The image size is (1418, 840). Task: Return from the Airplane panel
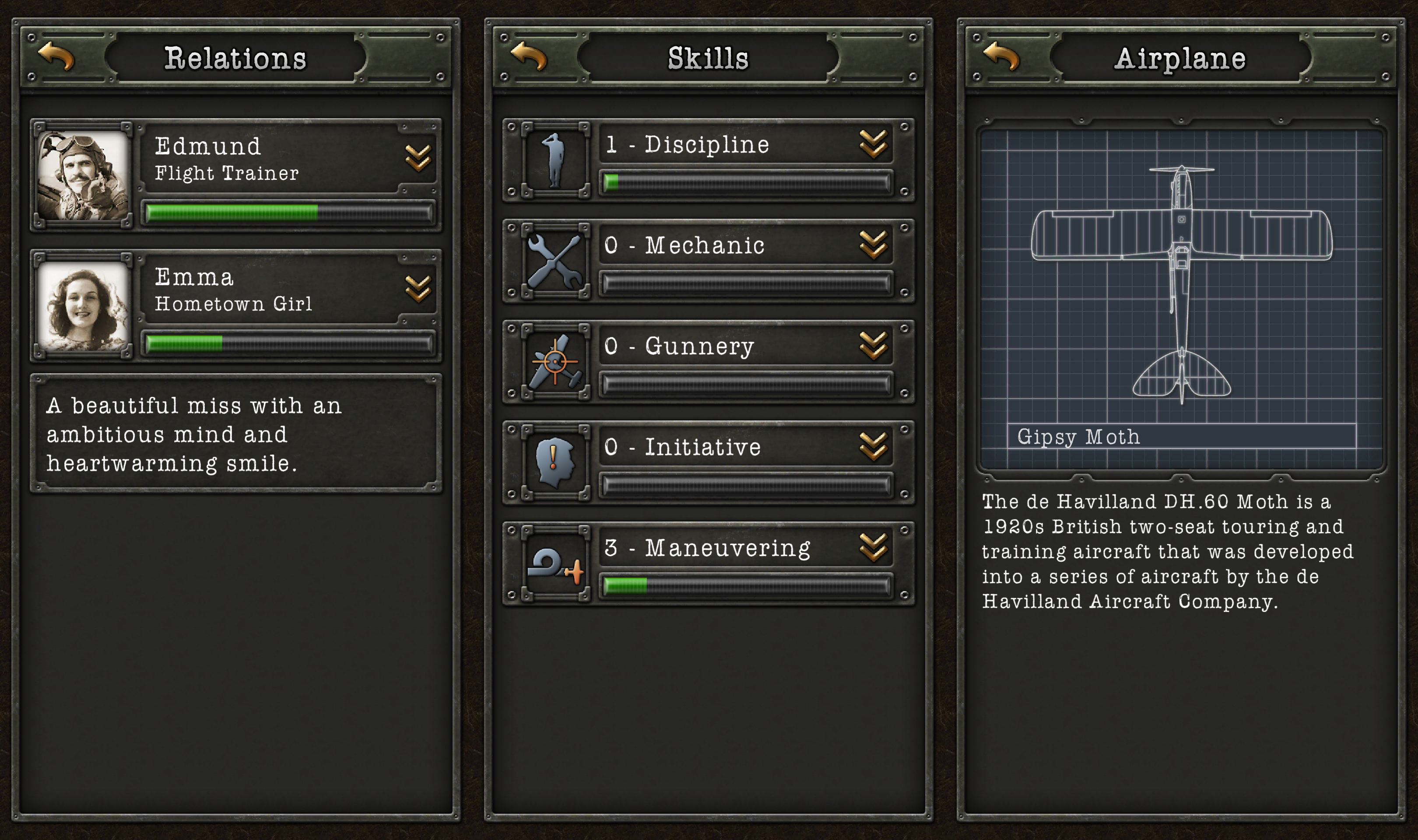[x=1001, y=56]
